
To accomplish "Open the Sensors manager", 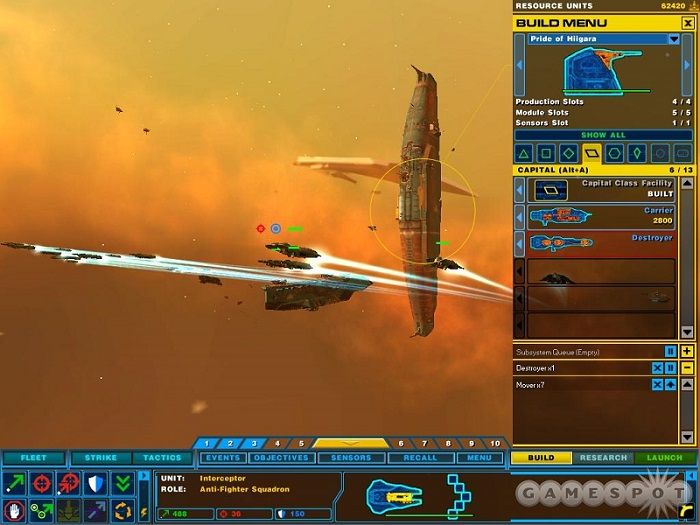I will pos(351,458).
